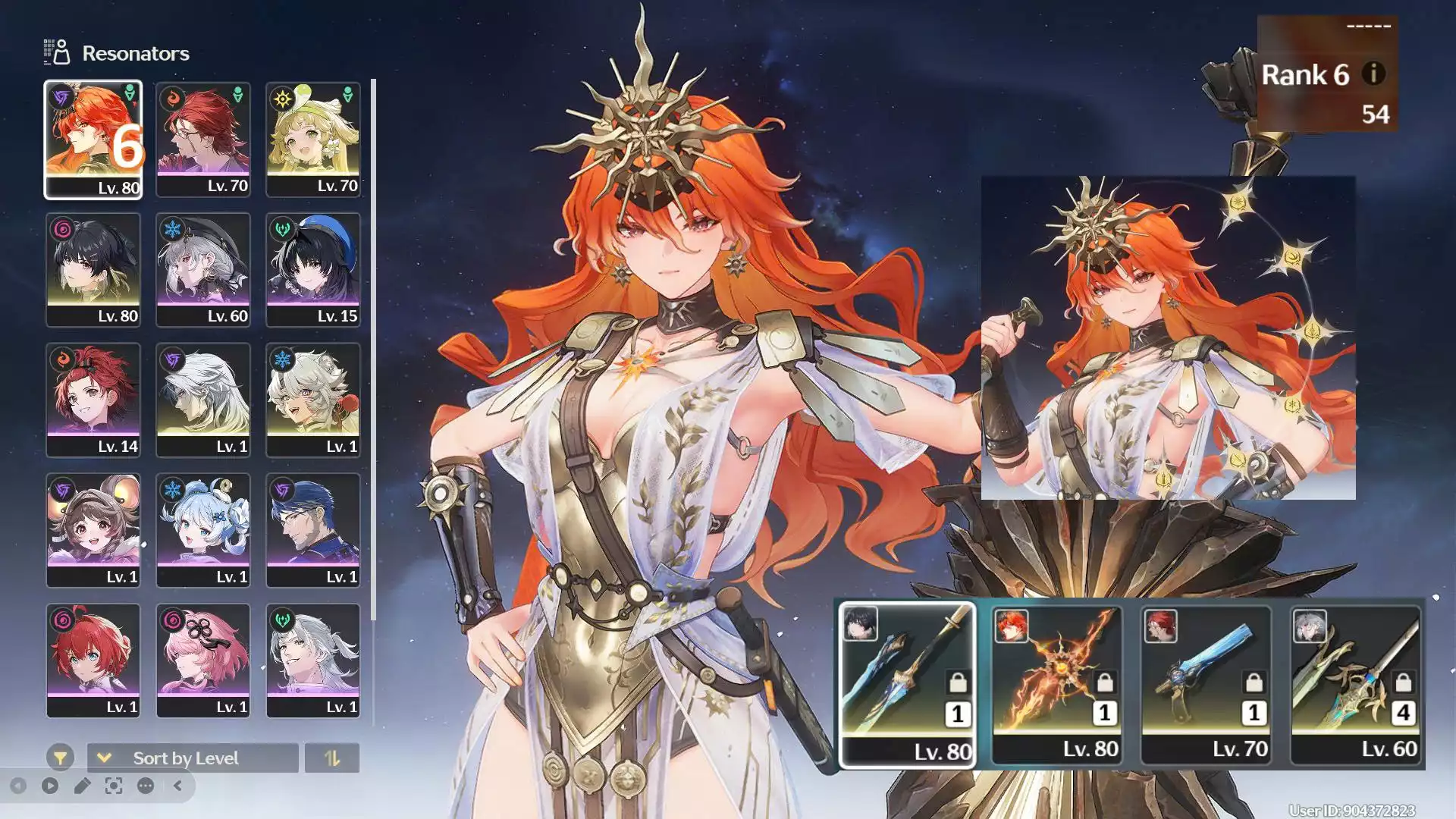This screenshot has width=1456, height=819.
Task: Collapse the overlay toolbar with the arrow
Action: tap(177, 786)
